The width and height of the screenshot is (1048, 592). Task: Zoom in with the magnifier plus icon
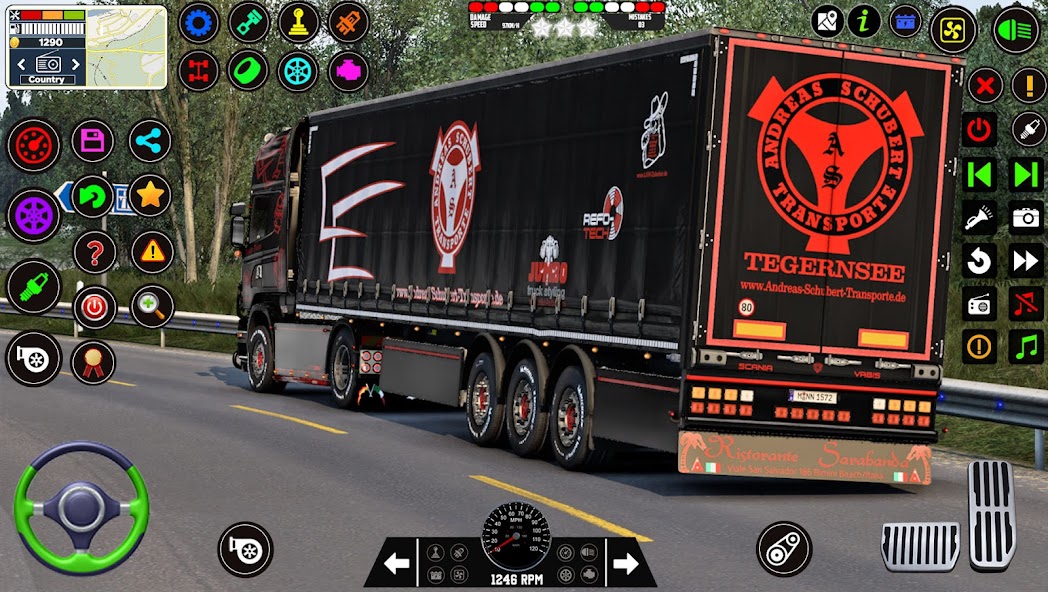point(152,306)
